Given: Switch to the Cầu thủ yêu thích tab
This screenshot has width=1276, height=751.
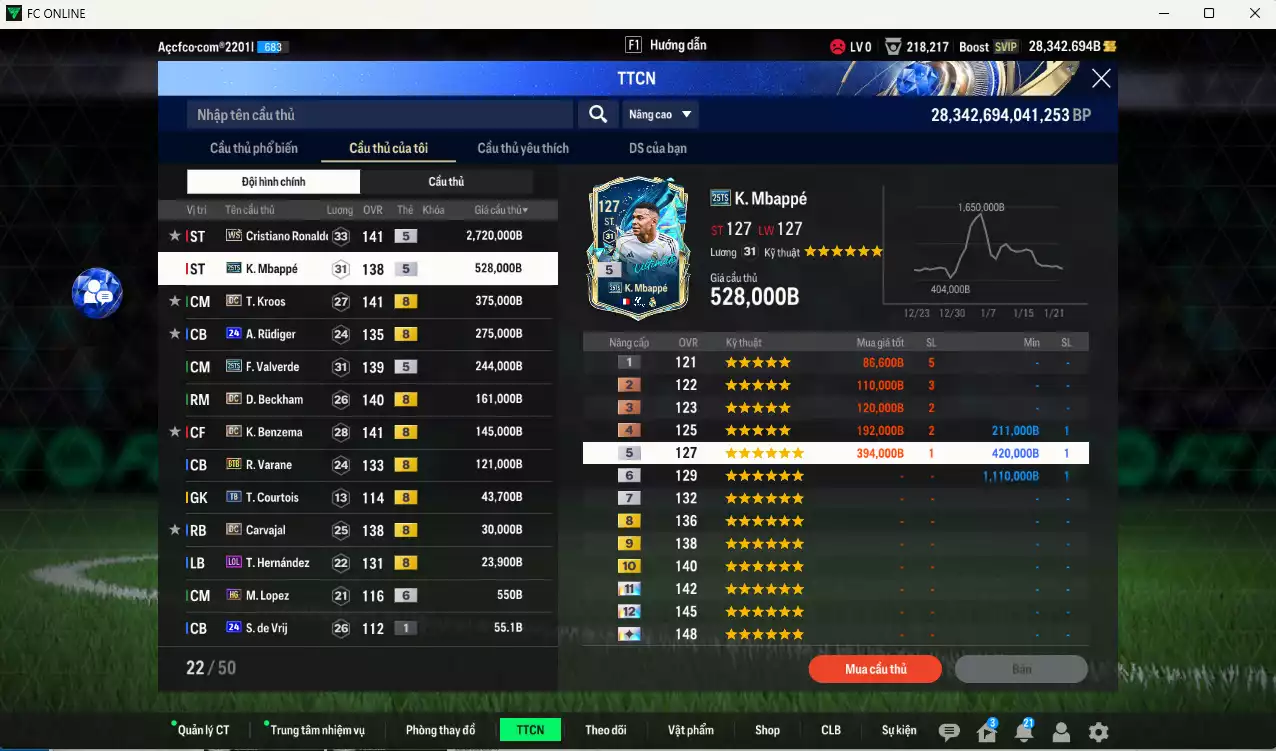Looking at the screenshot, I should [x=523, y=149].
